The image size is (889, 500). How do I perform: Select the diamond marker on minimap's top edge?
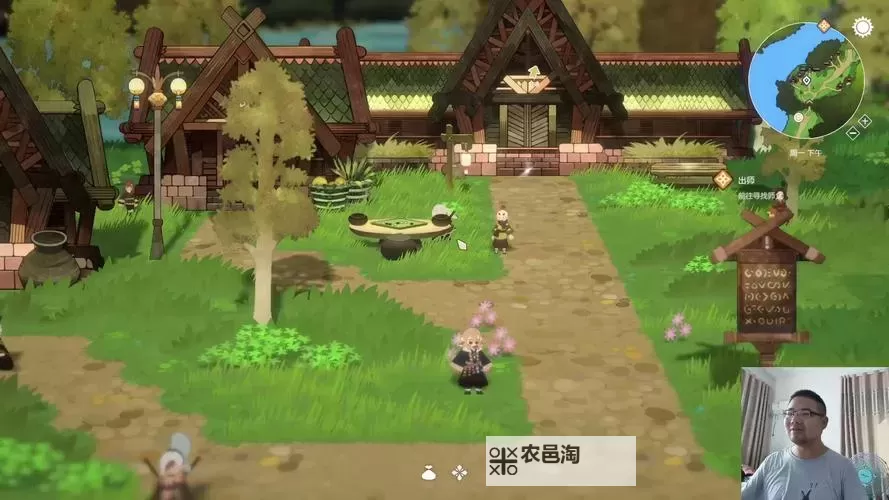(x=825, y=24)
